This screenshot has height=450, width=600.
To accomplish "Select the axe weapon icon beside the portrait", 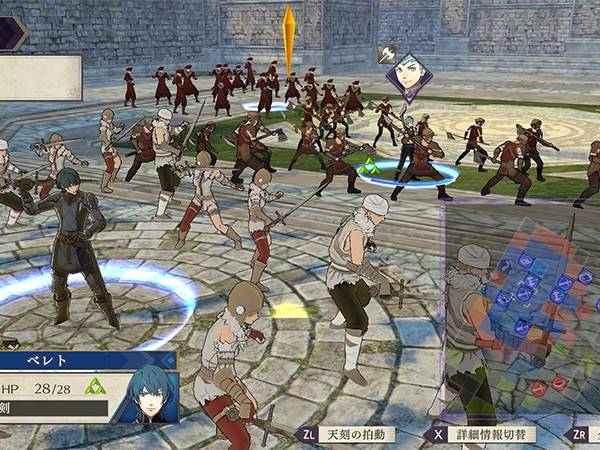I will tap(387, 53).
